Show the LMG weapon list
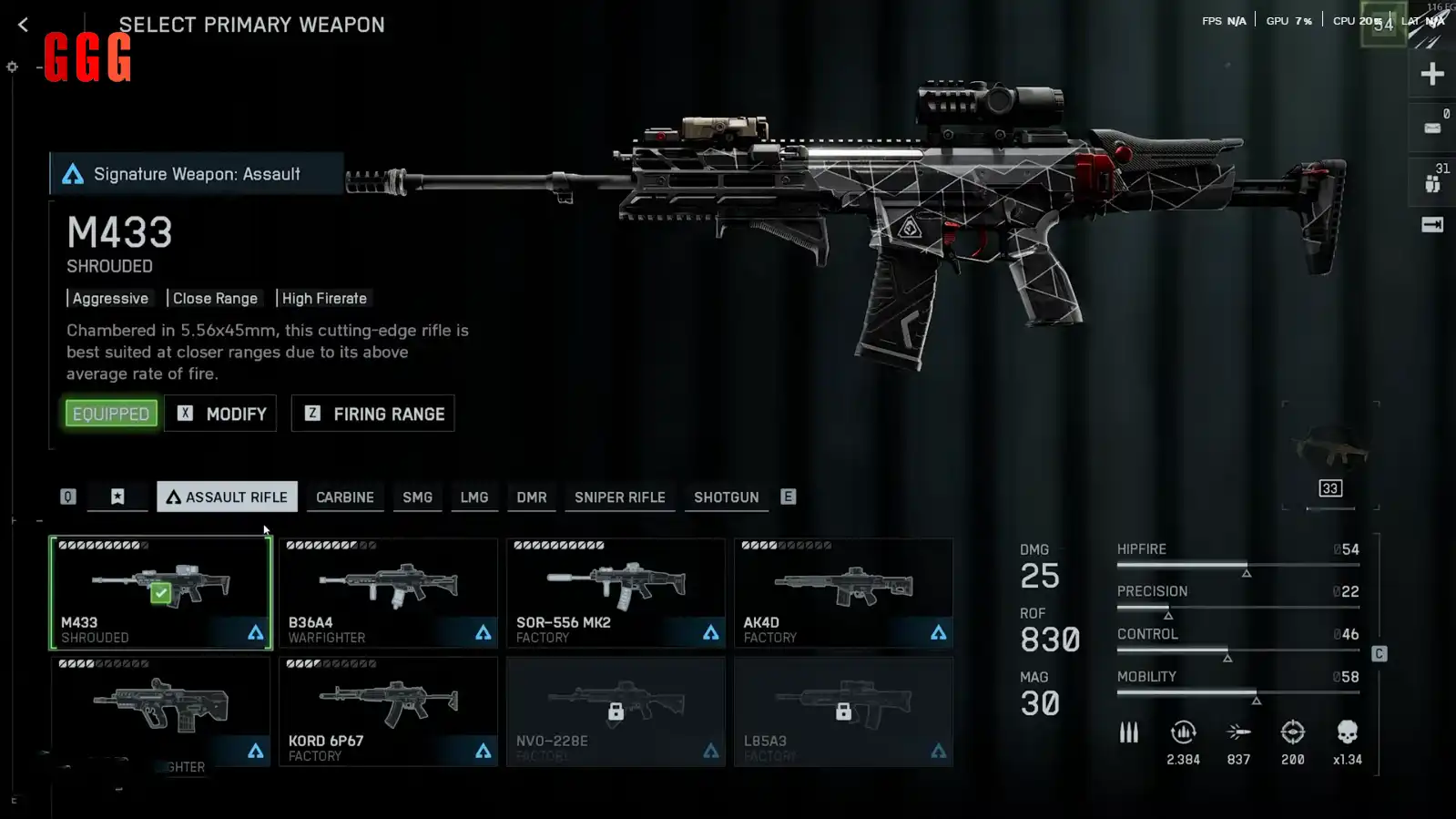Screen dimensions: 1456x819 pyautogui.click(x=473, y=497)
